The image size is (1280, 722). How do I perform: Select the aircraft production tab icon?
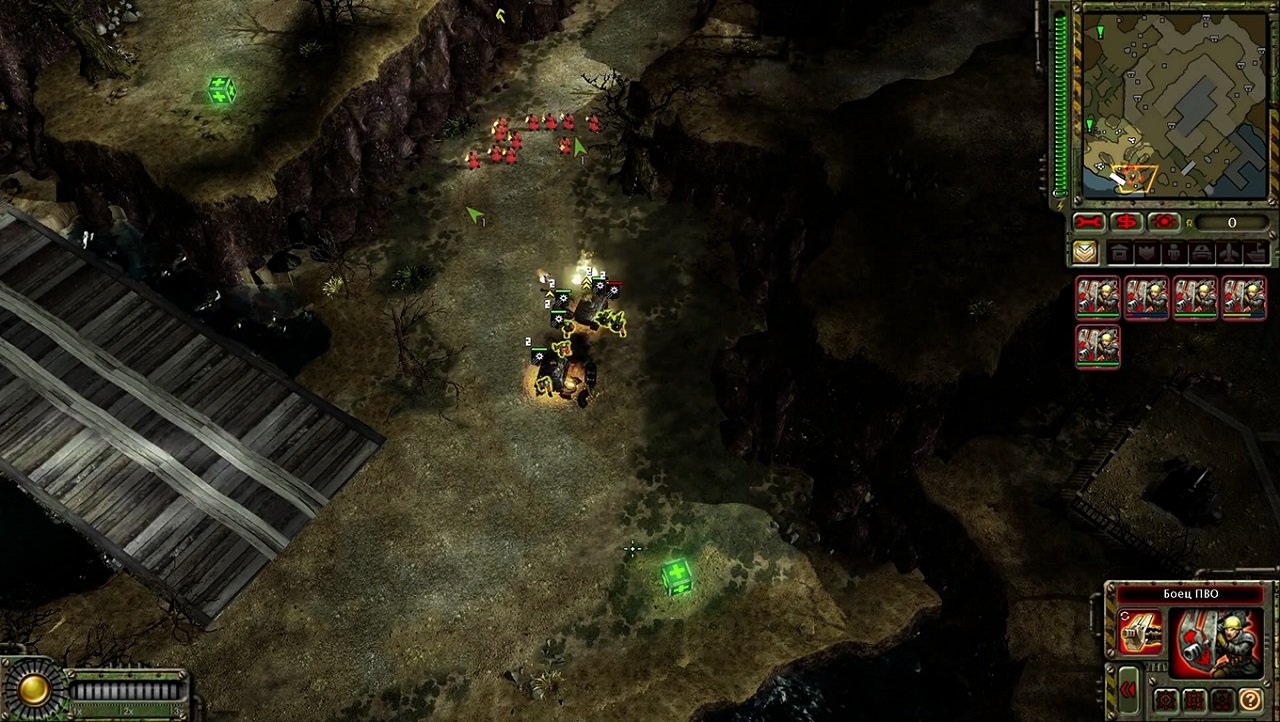(x=1226, y=252)
